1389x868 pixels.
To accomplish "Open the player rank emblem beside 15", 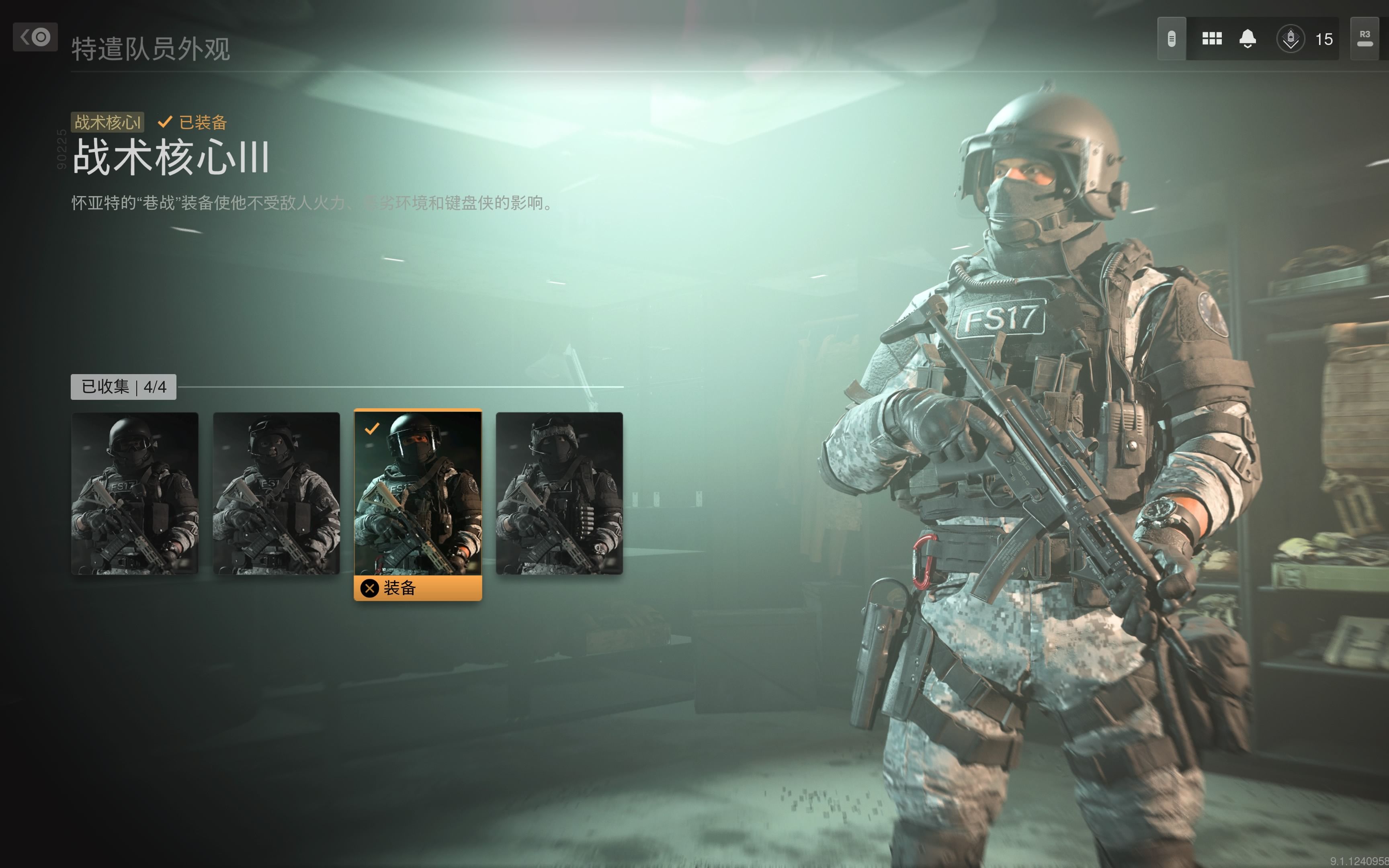I will [x=1290, y=39].
